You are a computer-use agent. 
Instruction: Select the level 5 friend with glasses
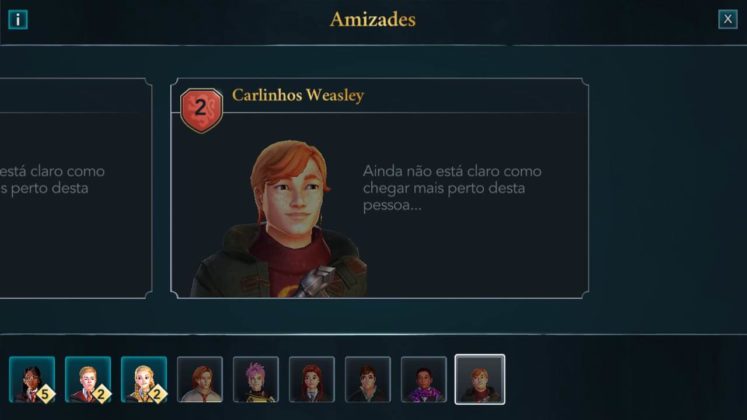(x=31, y=379)
